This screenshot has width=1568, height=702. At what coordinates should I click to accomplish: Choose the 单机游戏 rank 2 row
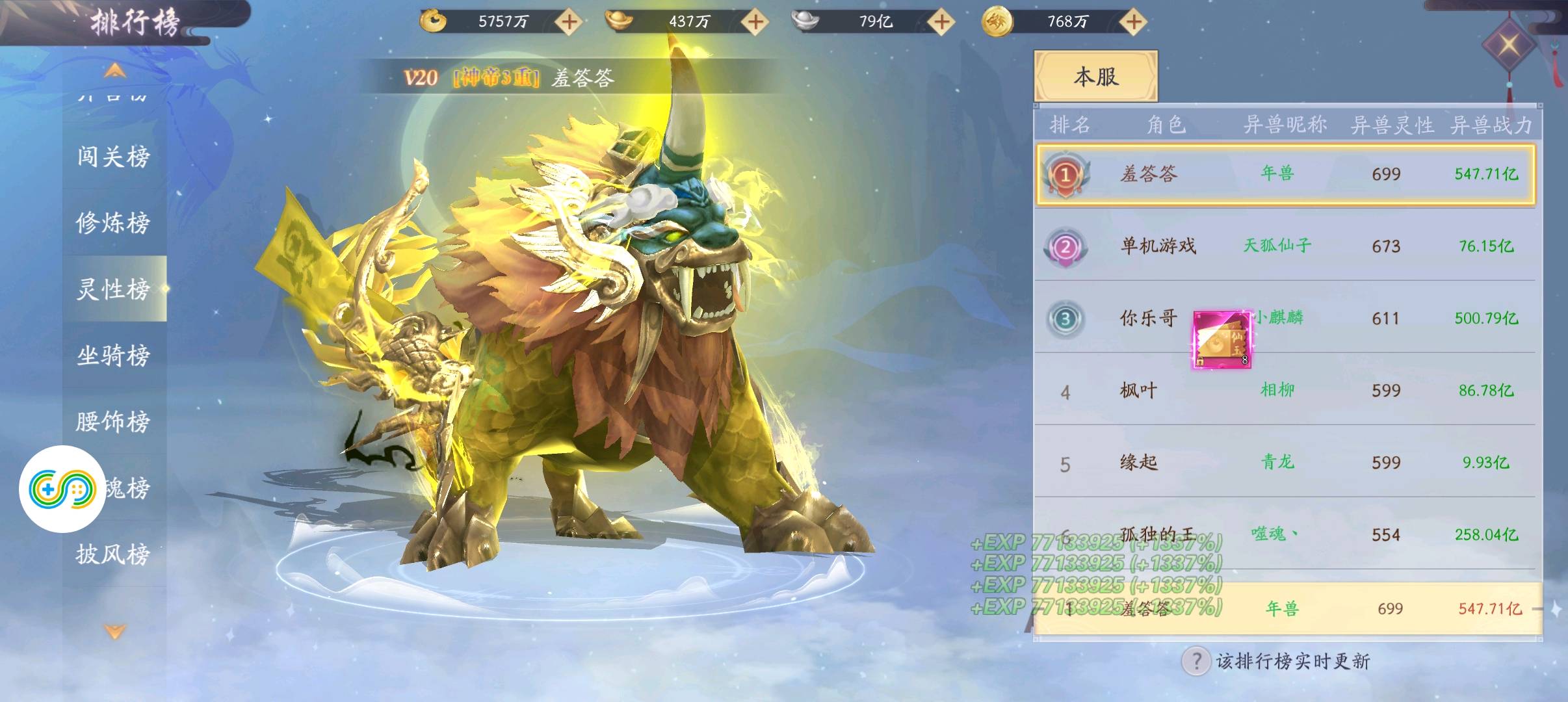coord(1285,246)
